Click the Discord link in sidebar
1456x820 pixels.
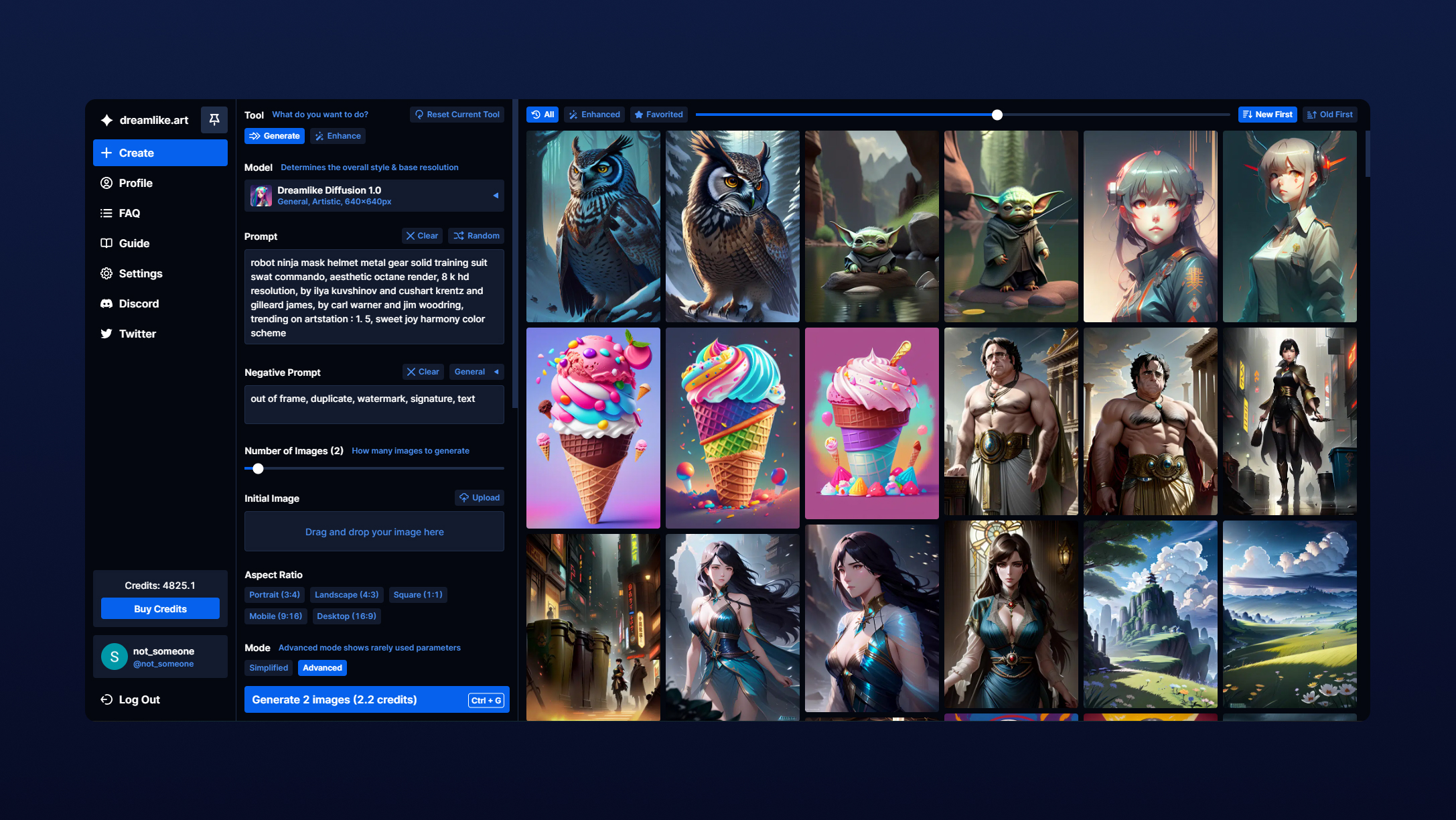click(x=139, y=303)
